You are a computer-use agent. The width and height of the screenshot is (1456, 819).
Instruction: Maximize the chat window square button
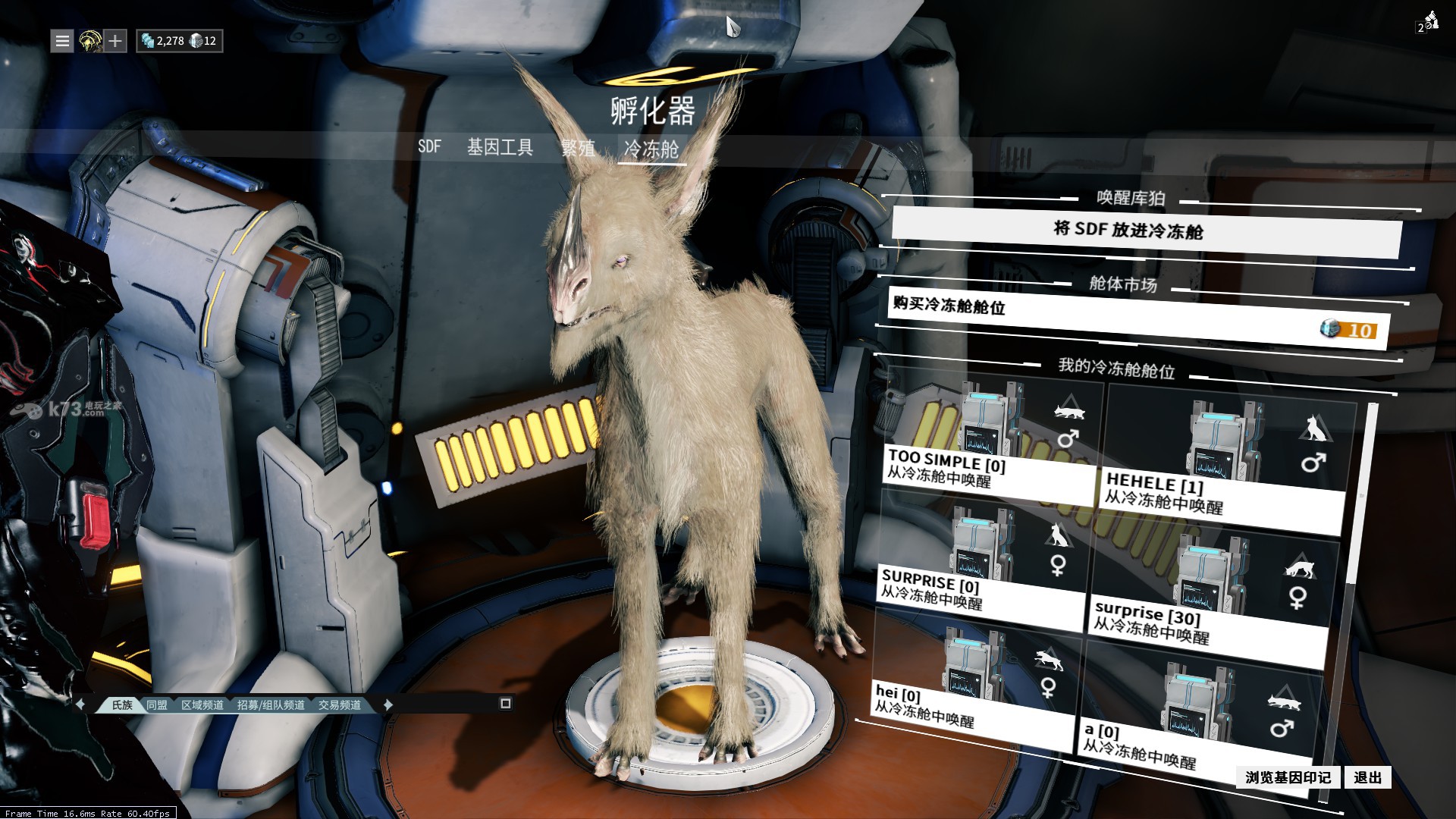[x=506, y=704]
